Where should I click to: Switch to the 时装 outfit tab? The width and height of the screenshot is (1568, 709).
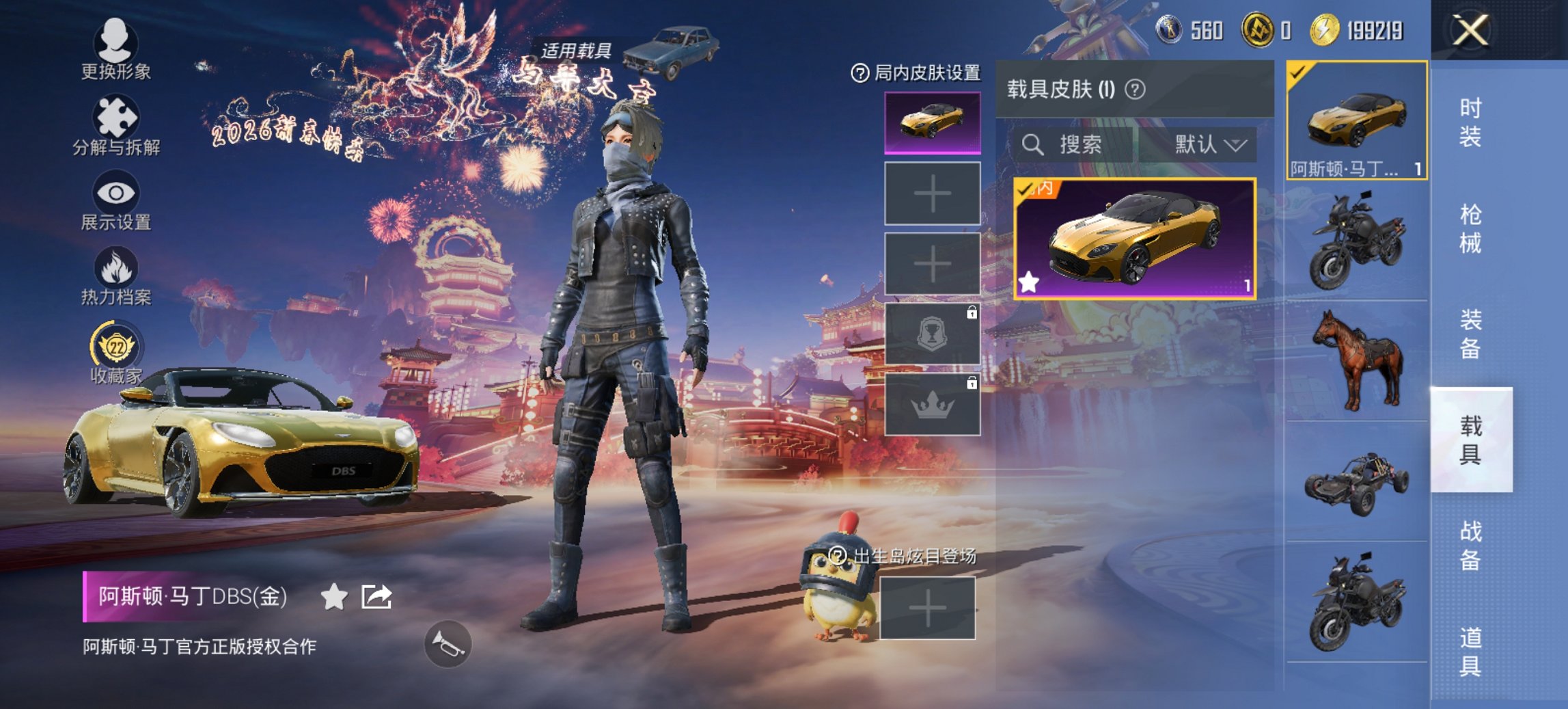1471,120
